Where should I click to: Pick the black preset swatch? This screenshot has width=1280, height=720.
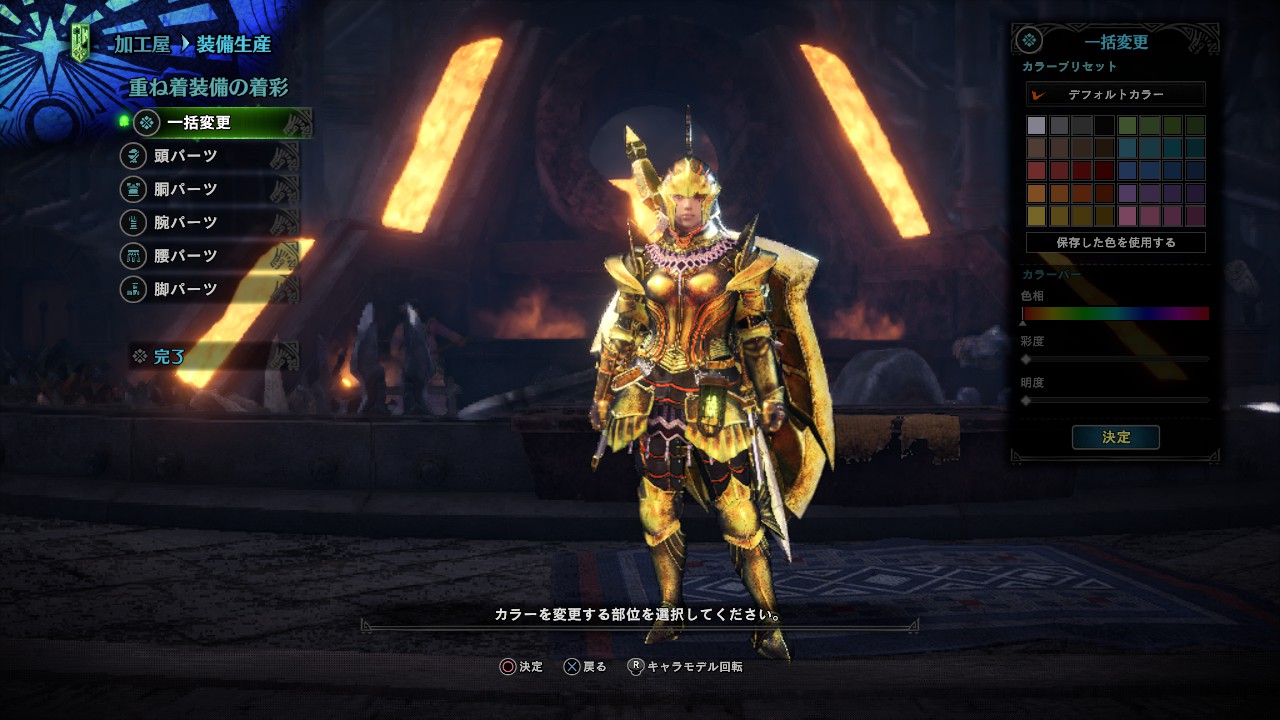click(x=1104, y=126)
